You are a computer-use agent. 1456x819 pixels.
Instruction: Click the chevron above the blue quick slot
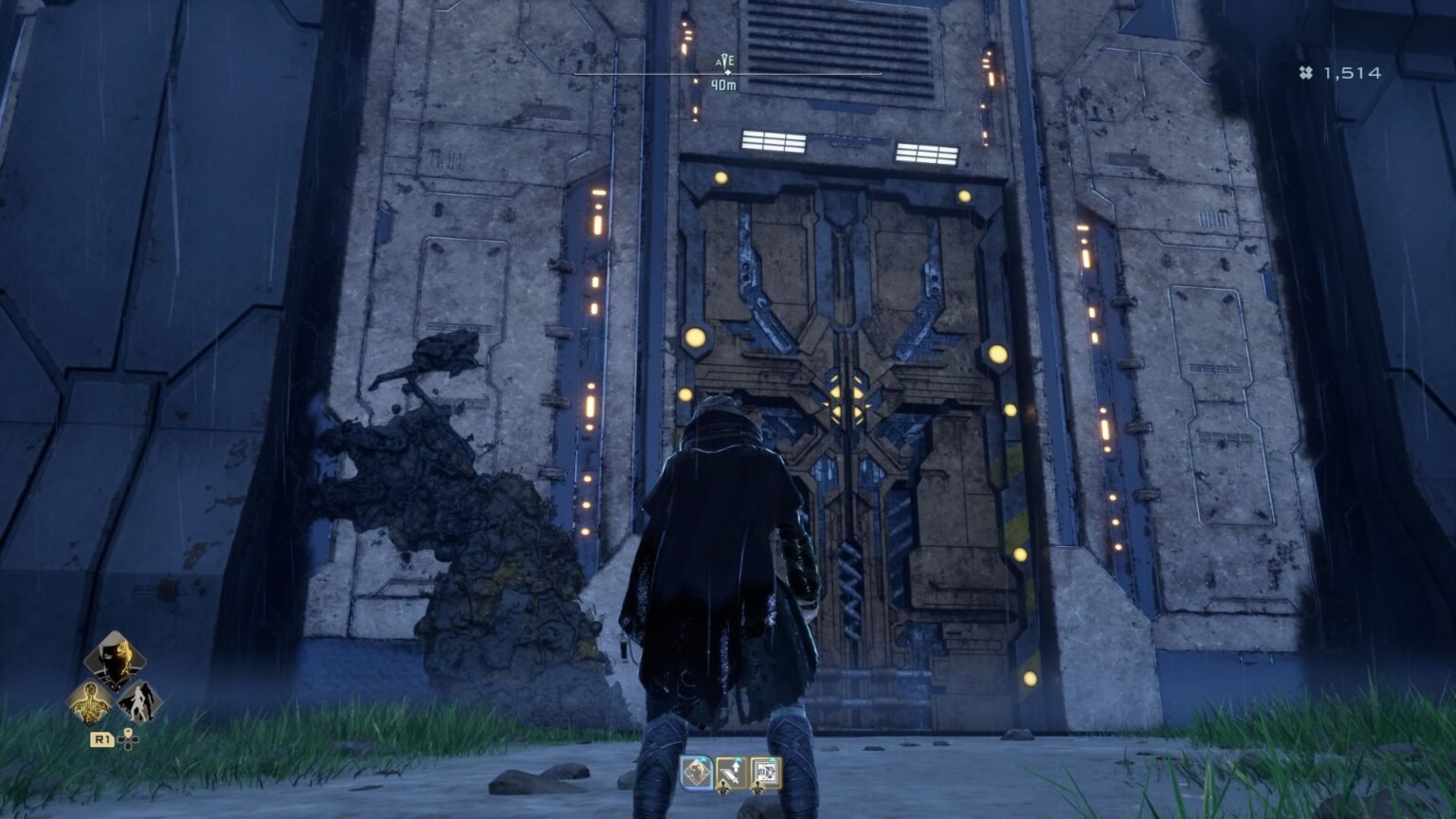(x=703, y=758)
